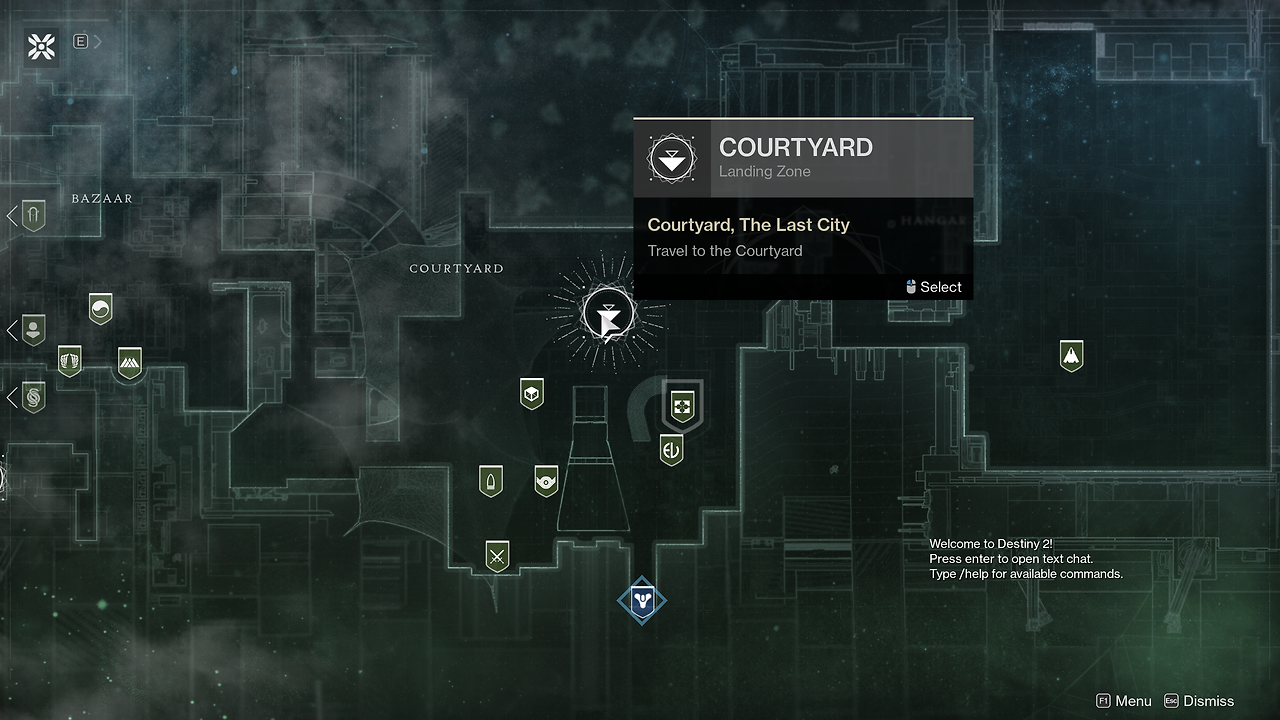Choose the swirl circle emblem marker
The width and height of the screenshot is (1280, 720).
click(x=100, y=309)
